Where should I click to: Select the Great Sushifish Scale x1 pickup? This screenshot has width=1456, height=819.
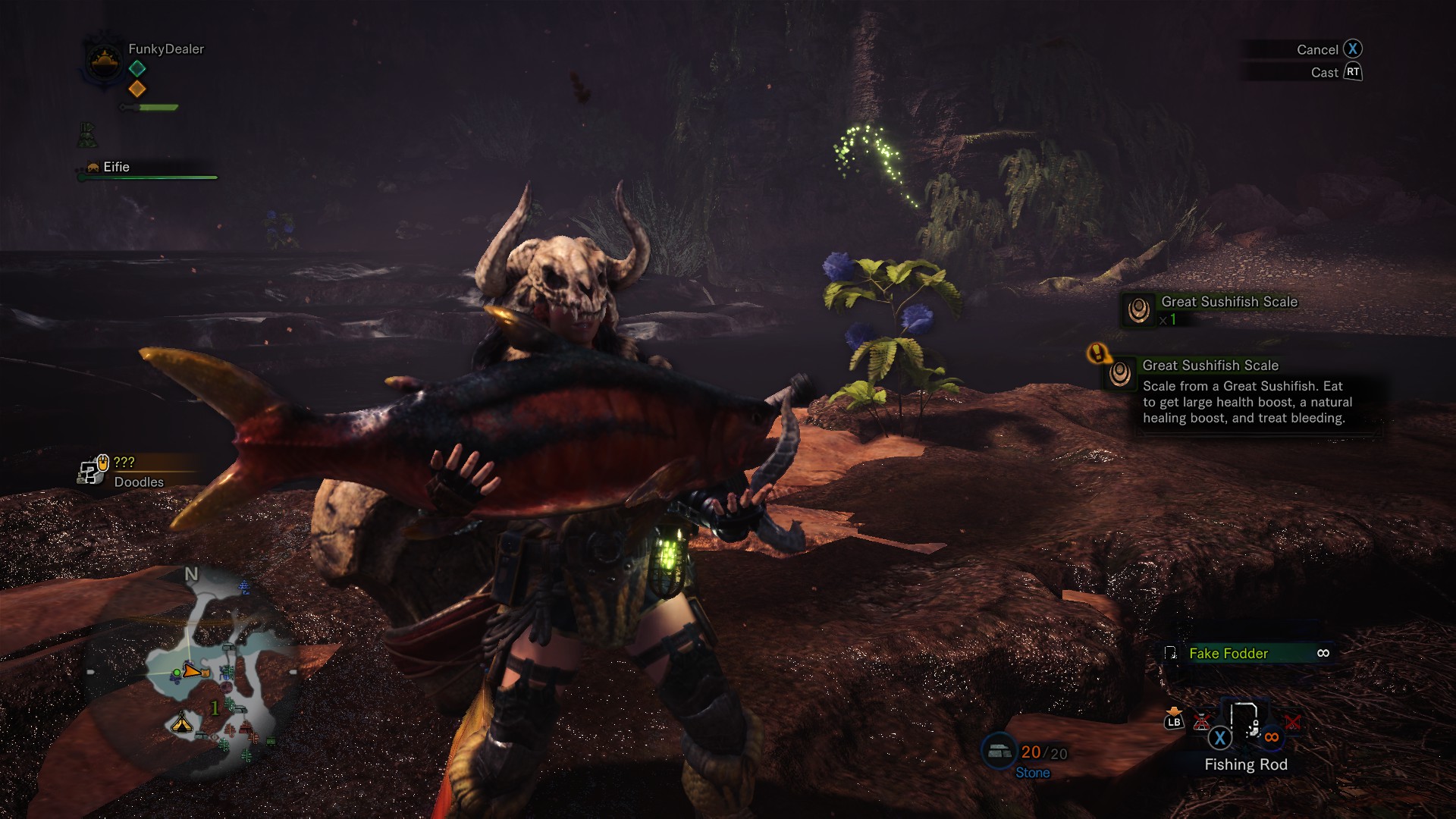pyautogui.click(x=1215, y=309)
